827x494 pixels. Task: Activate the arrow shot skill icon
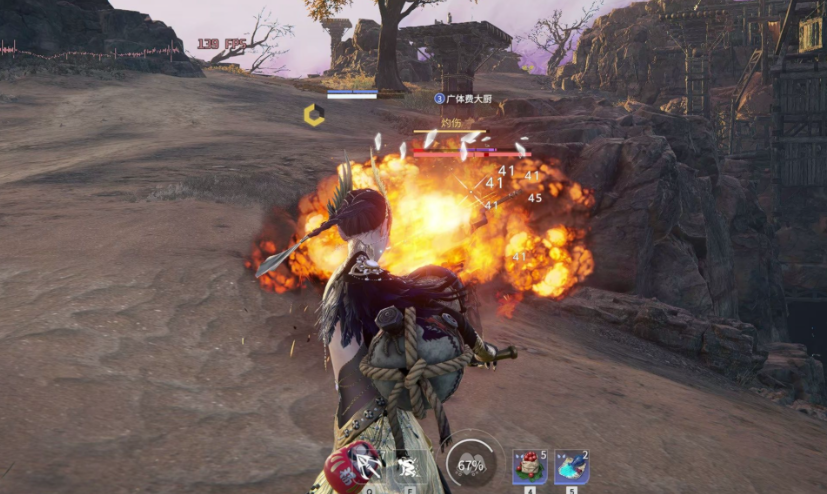(368, 467)
